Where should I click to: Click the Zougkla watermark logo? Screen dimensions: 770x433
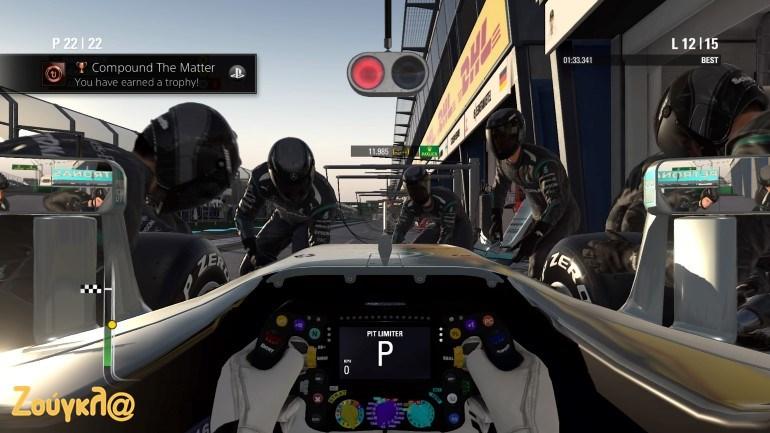coord(72,403)
